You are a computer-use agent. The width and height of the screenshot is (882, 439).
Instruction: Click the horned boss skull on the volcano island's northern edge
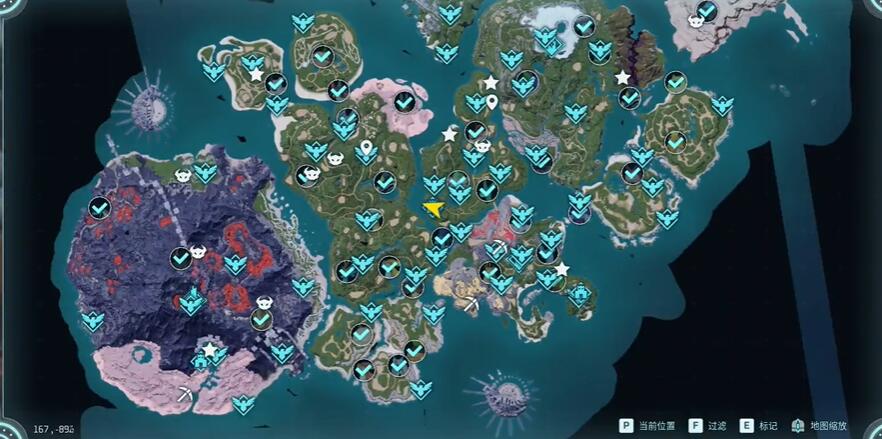click(x=184, y=176)
